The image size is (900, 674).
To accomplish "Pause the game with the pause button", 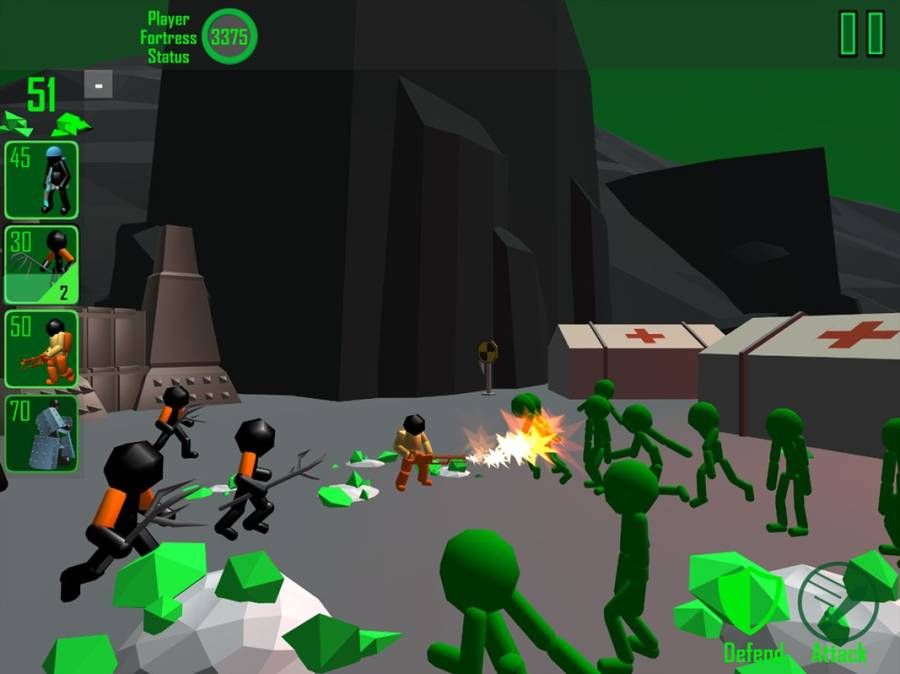I will click(x=861, y=34).
